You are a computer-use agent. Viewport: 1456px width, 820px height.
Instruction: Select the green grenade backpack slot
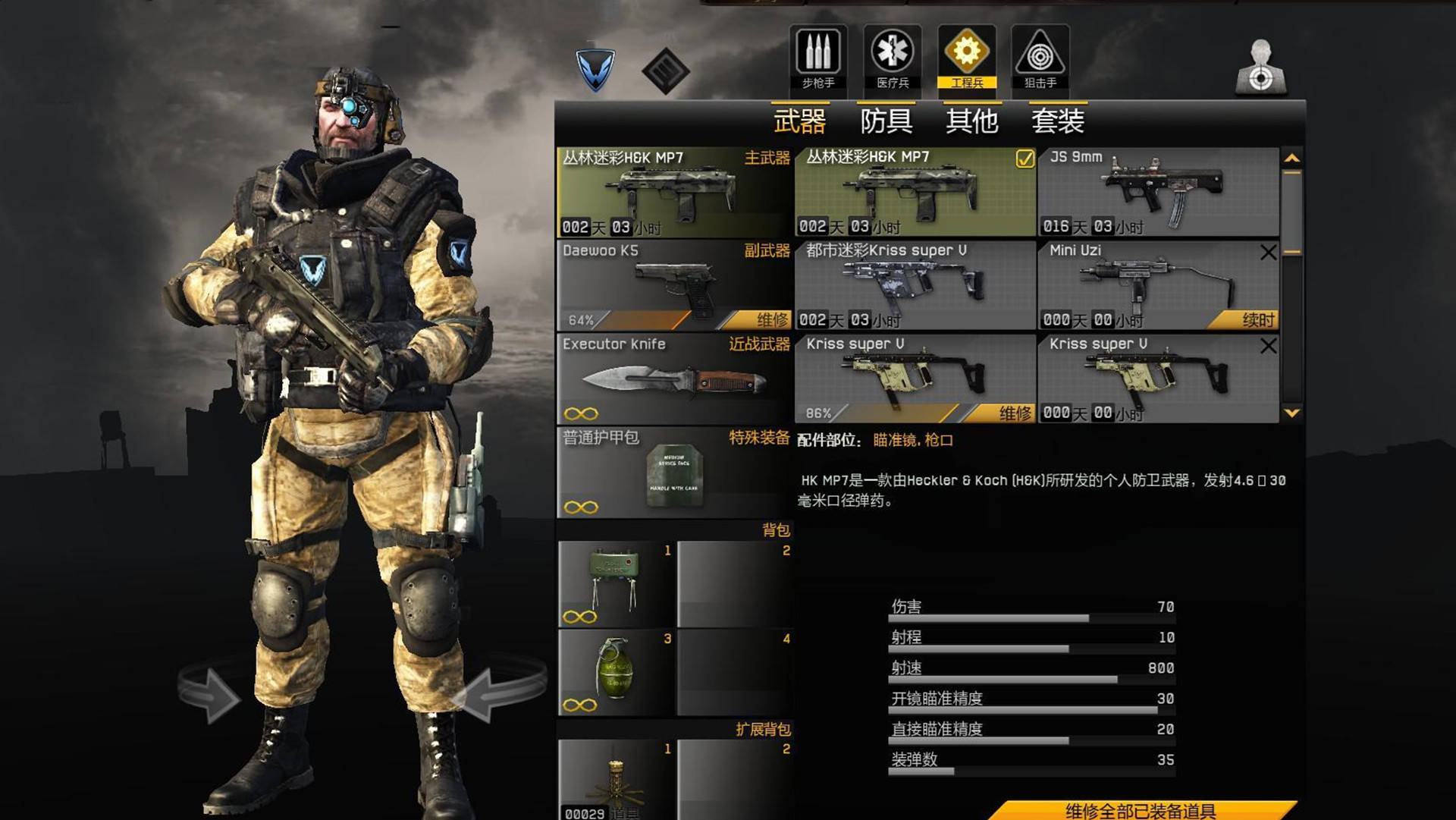point(616,672)
